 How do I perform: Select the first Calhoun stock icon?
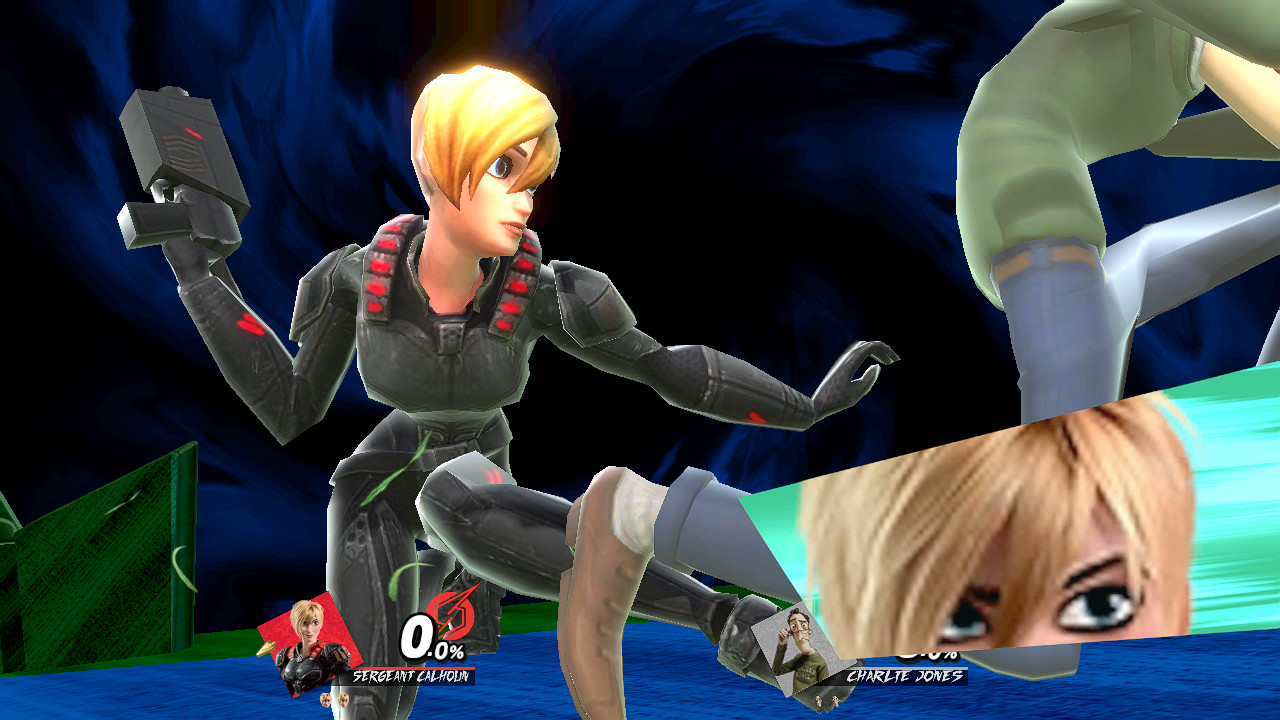point(326,701)
